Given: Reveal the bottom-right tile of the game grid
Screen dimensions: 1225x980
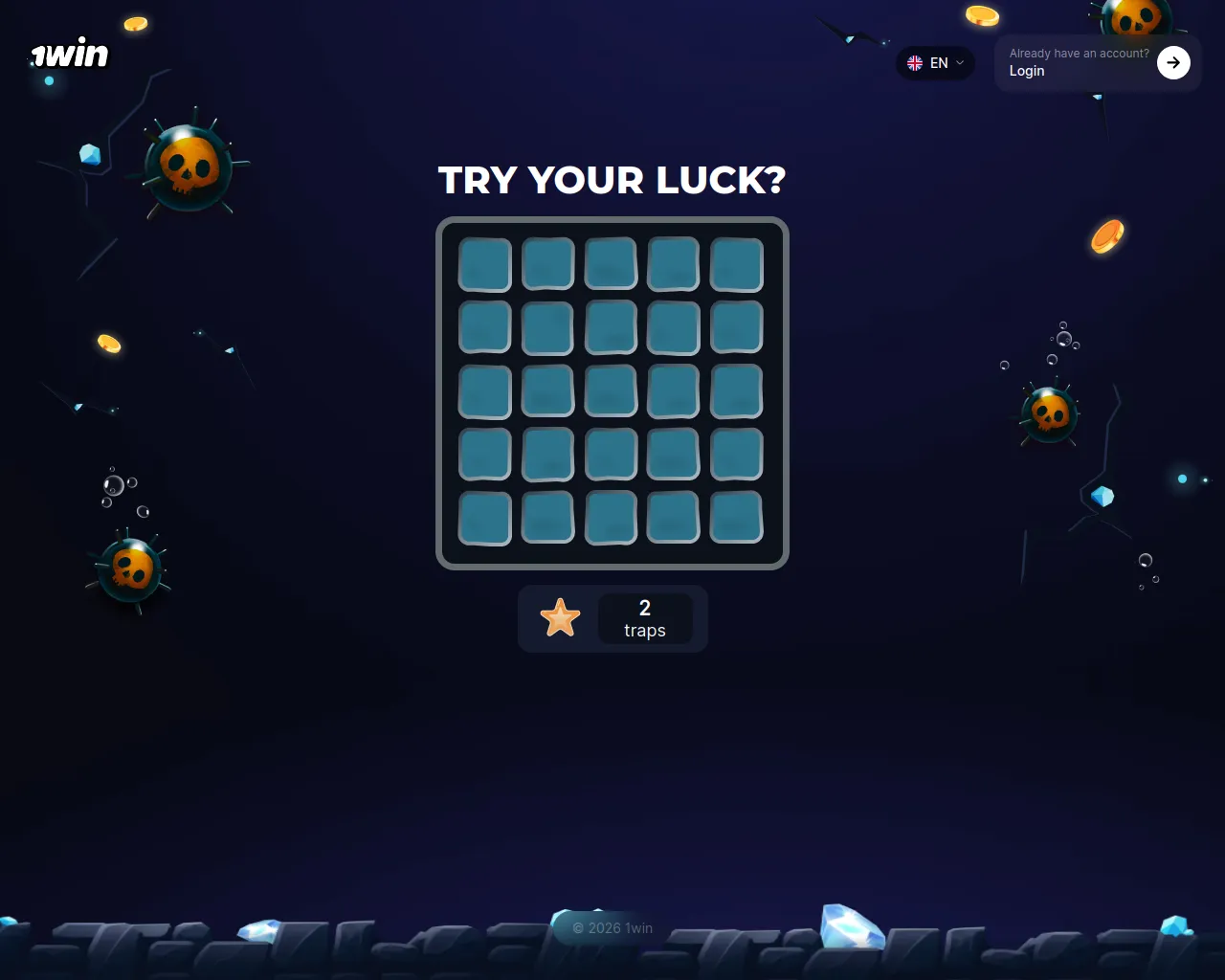Looking at the screenshot, I should click(x=736, y=518).
